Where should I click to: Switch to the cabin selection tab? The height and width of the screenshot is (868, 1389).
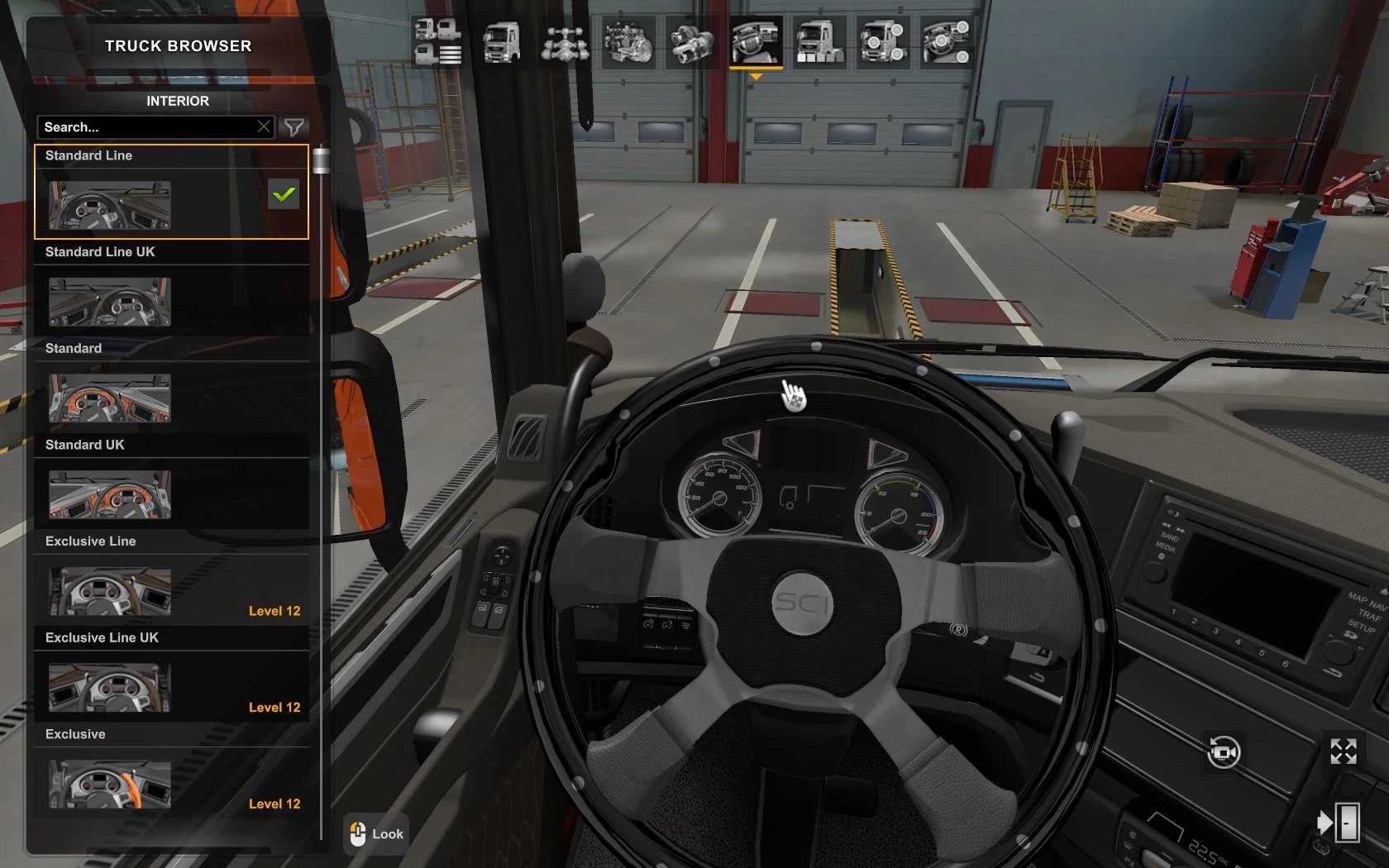(501, 41)
